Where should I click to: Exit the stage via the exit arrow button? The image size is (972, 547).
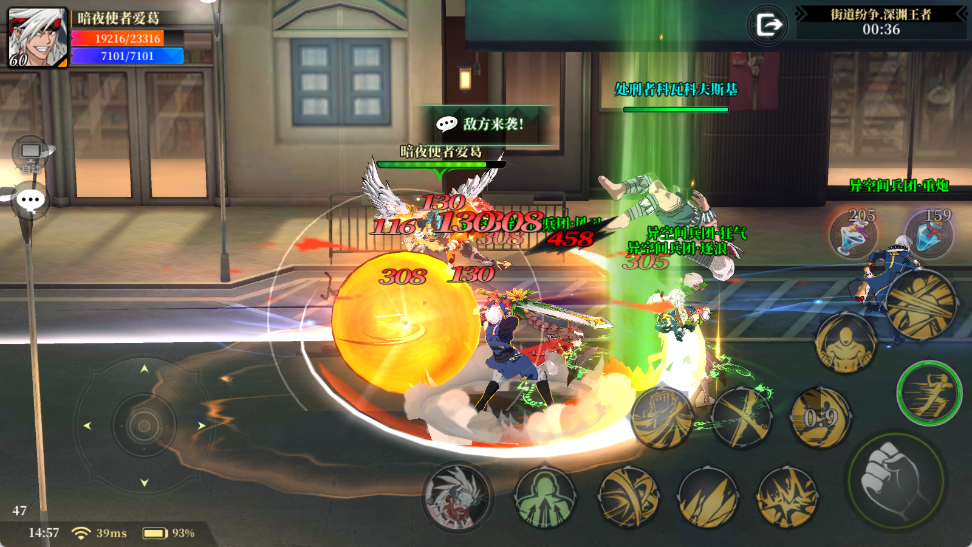[769, 25]
